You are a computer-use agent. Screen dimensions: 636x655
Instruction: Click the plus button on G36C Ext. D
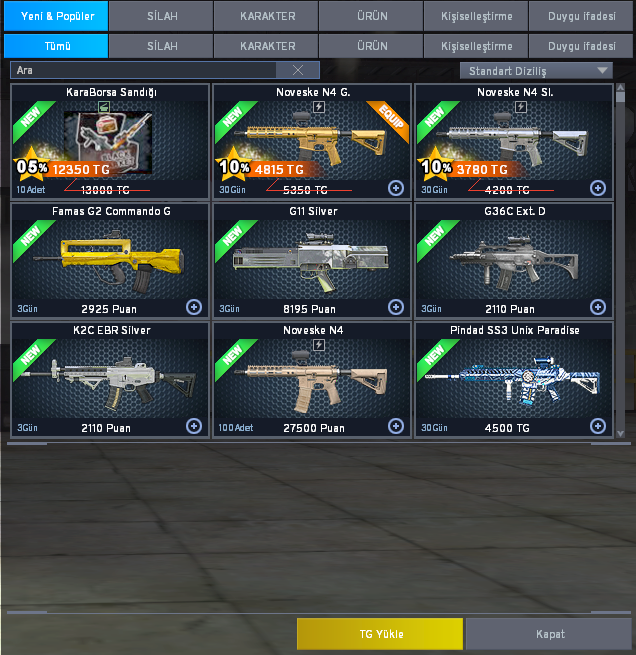click(597, 307)
